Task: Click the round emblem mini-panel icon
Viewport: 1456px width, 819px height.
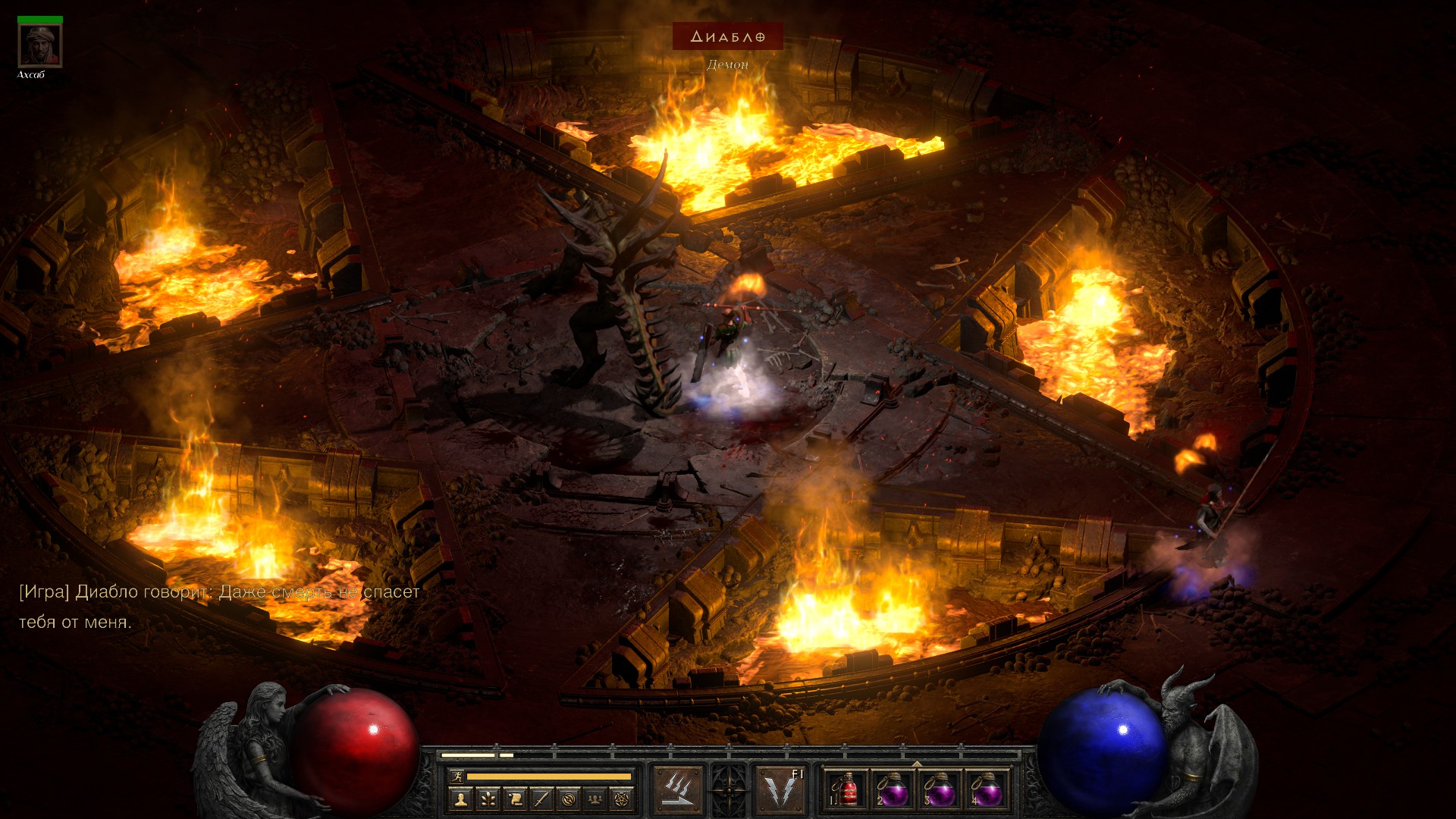Action: [569, 799]
